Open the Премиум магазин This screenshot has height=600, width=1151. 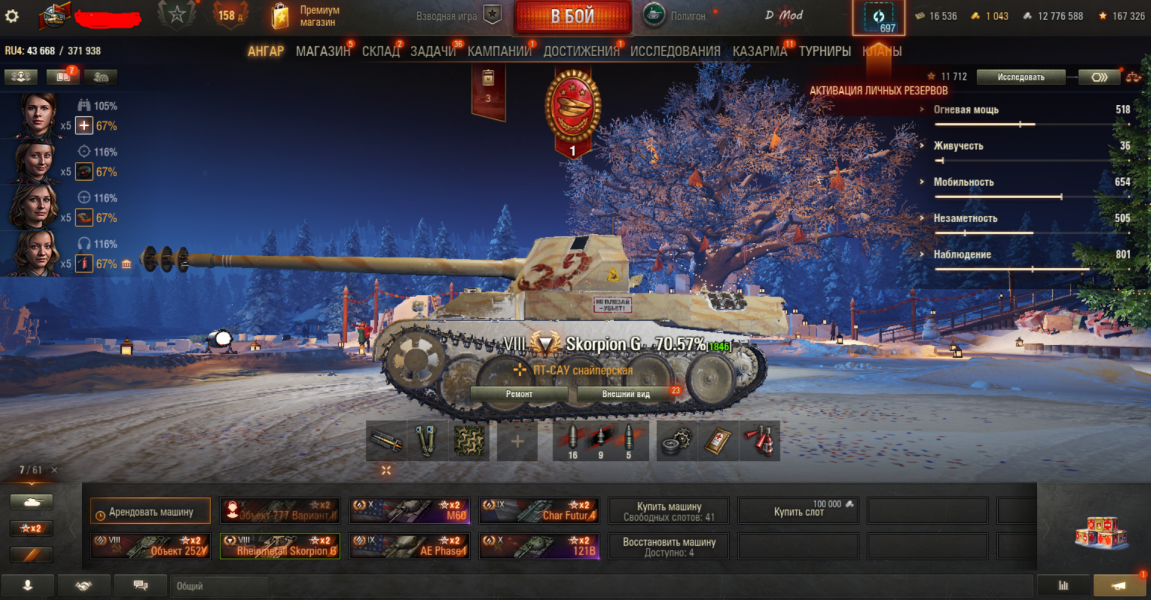[x=306, y=16]
